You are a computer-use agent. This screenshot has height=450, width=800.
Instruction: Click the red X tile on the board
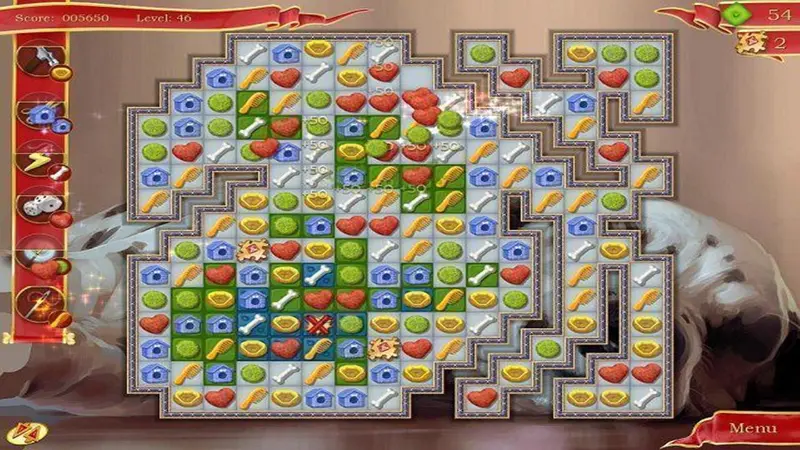pos(318,325)
